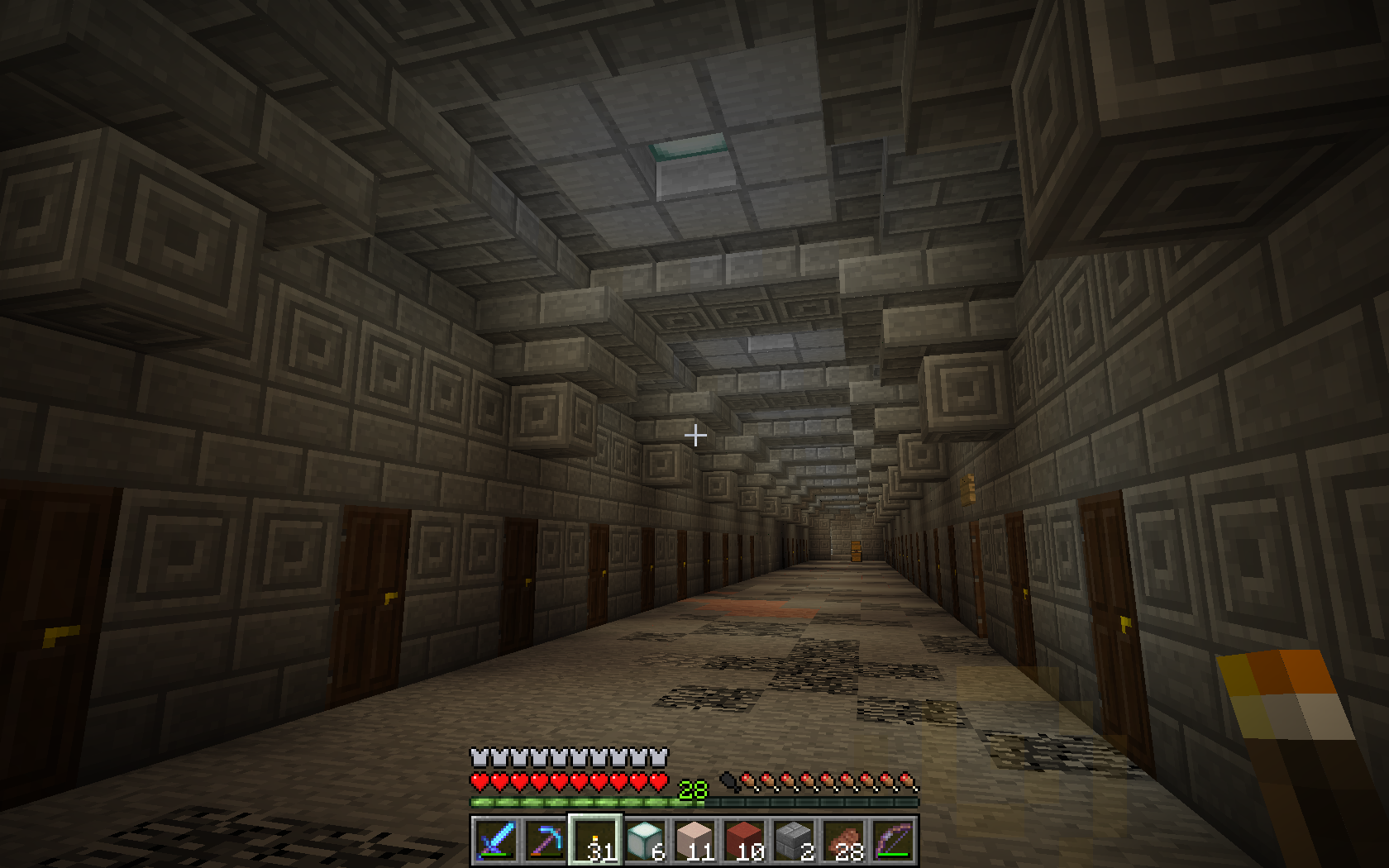Choose the stone brick slot
This screenshot has height=868, width=1389.
point(794,841)
